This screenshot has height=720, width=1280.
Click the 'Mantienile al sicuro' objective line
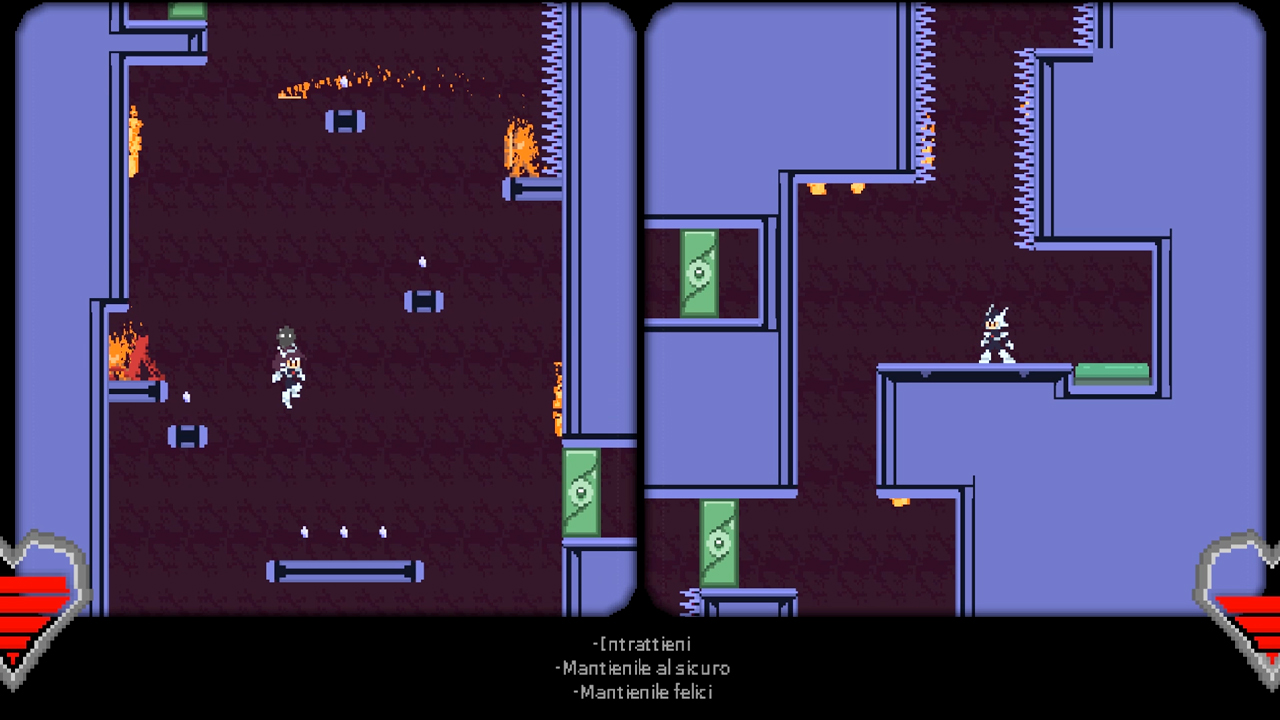[x=643, y=667]
